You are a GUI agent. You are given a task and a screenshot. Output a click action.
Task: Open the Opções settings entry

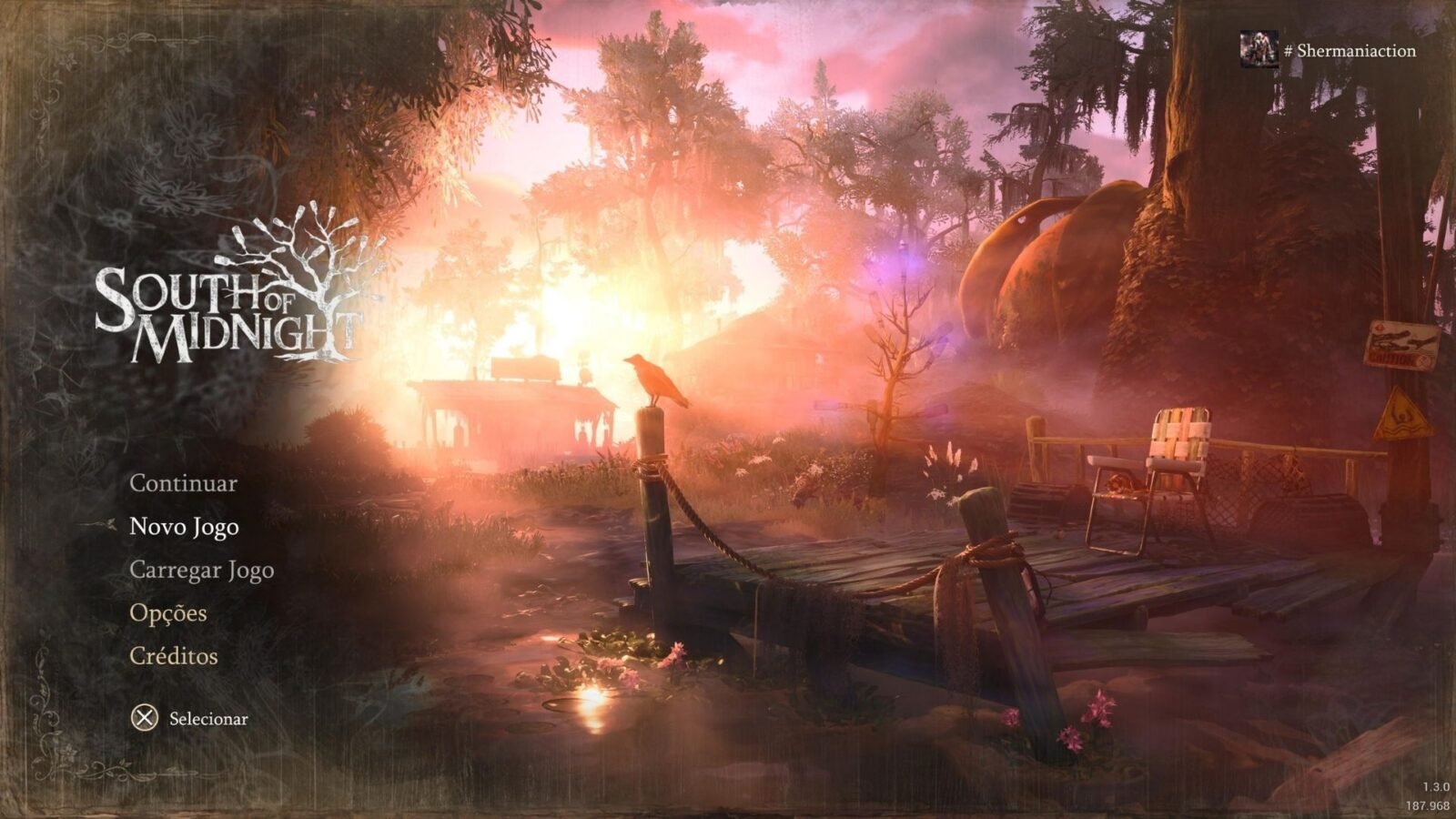click(x=168, y=613)
